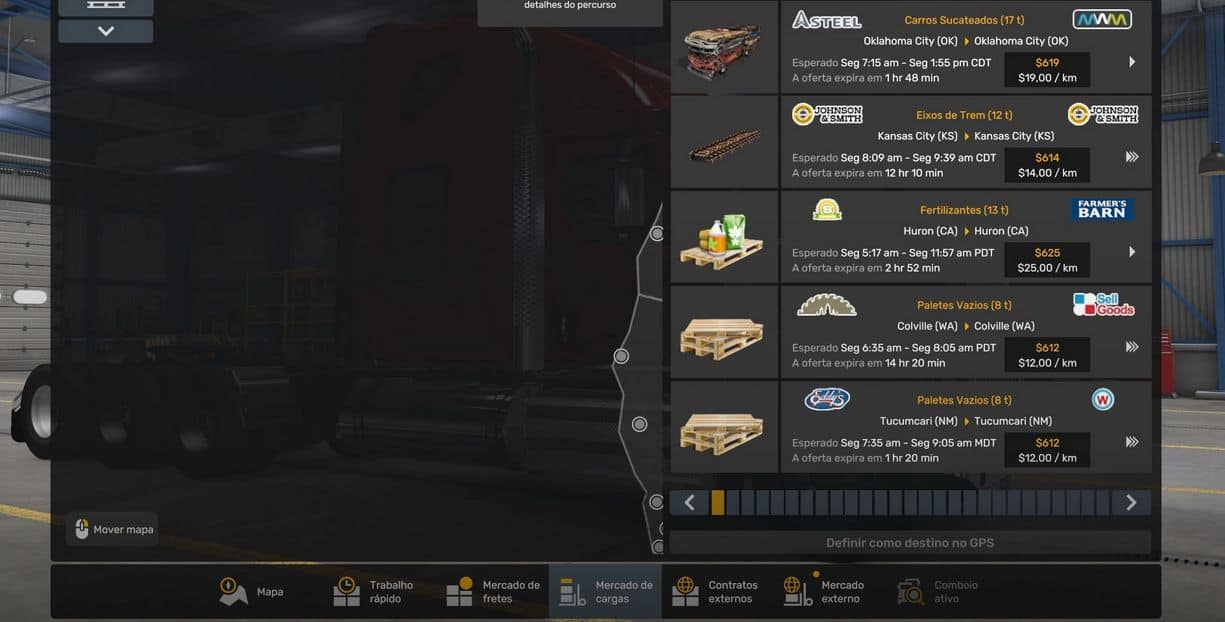Viewport: 1225px width, 622px height.
Task: Open Contratos externos tab
Action: tap(716, 592)
